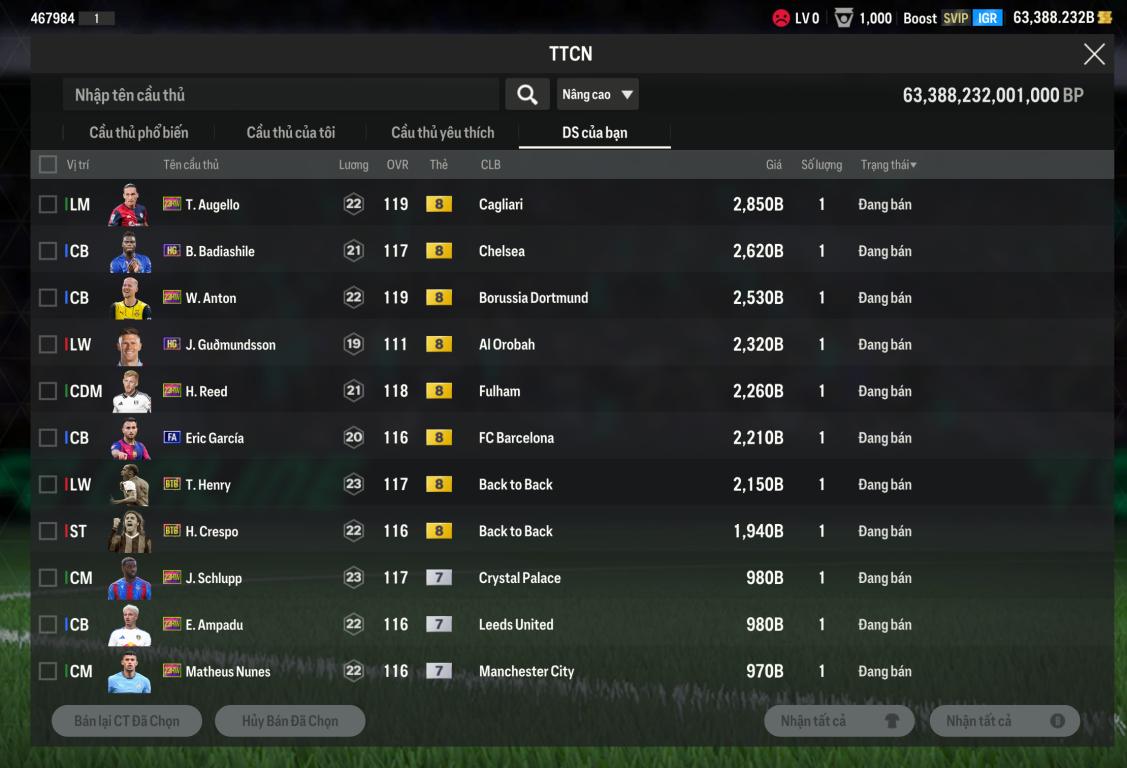Toggle the select-all checkbox in the header
This screenshot has height=768, width=1127.
[48, 164]
